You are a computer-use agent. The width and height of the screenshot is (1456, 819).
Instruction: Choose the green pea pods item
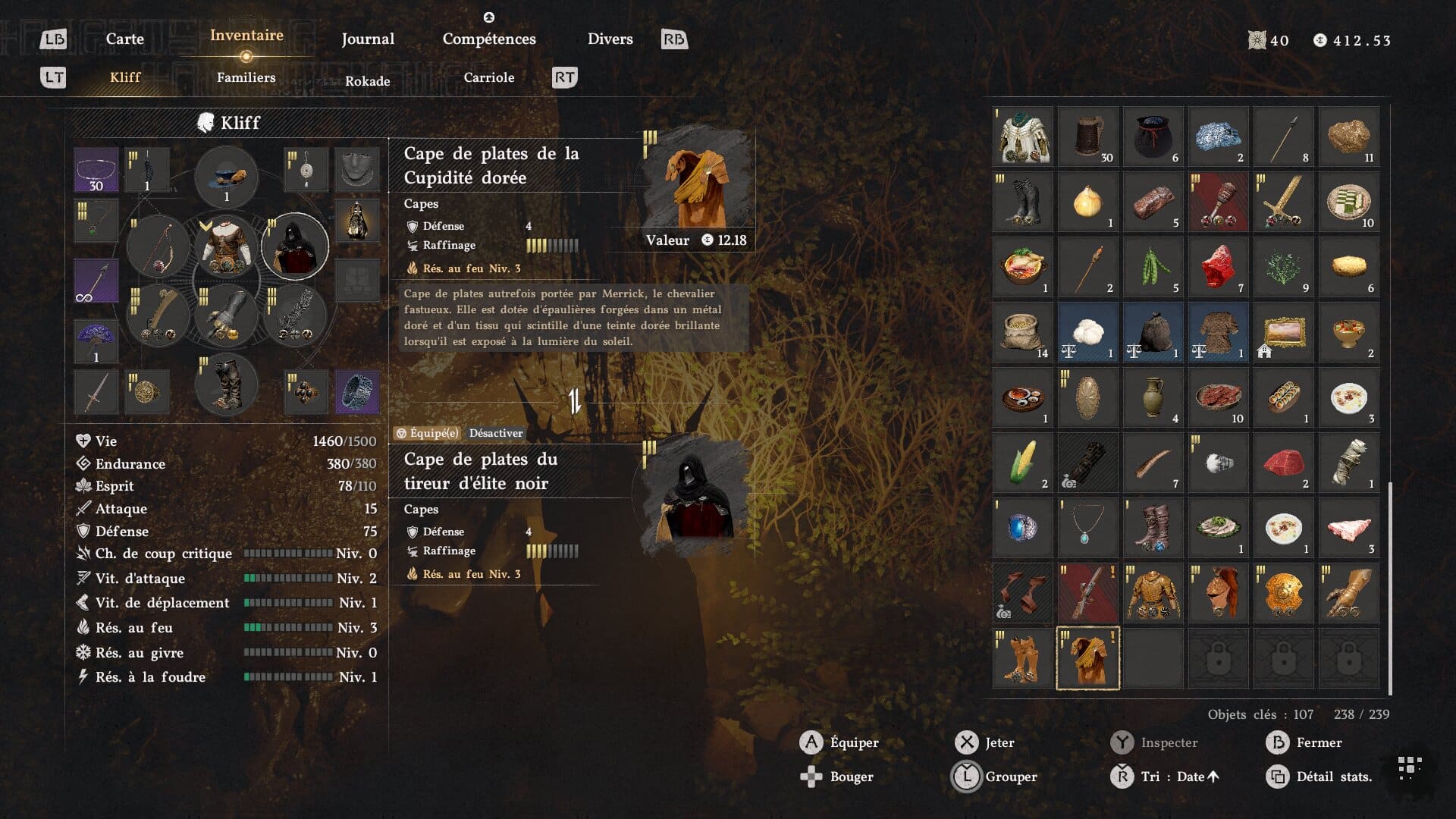point(1153,266)
